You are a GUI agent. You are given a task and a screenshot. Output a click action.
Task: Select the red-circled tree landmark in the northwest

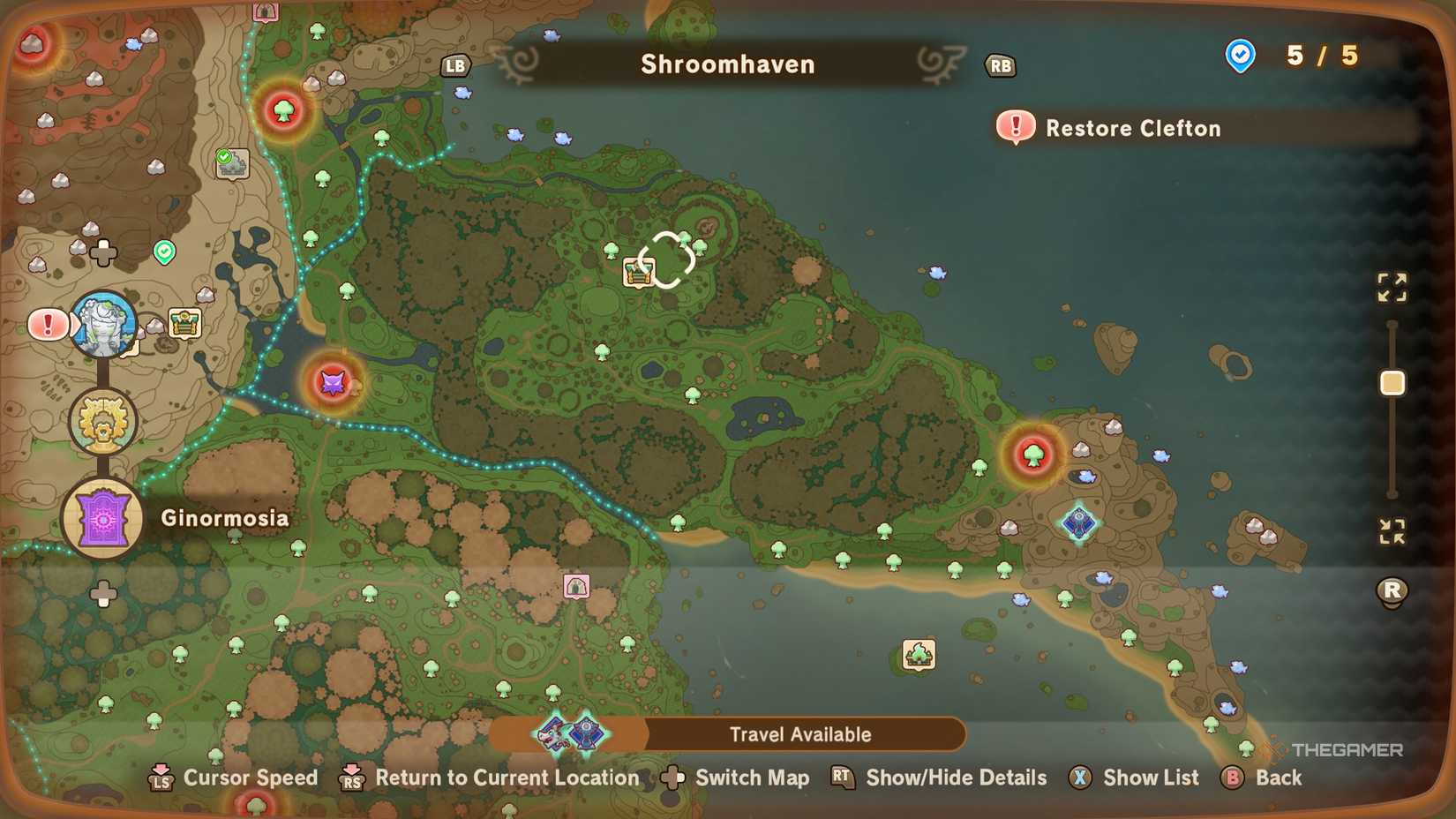[282, 111]
